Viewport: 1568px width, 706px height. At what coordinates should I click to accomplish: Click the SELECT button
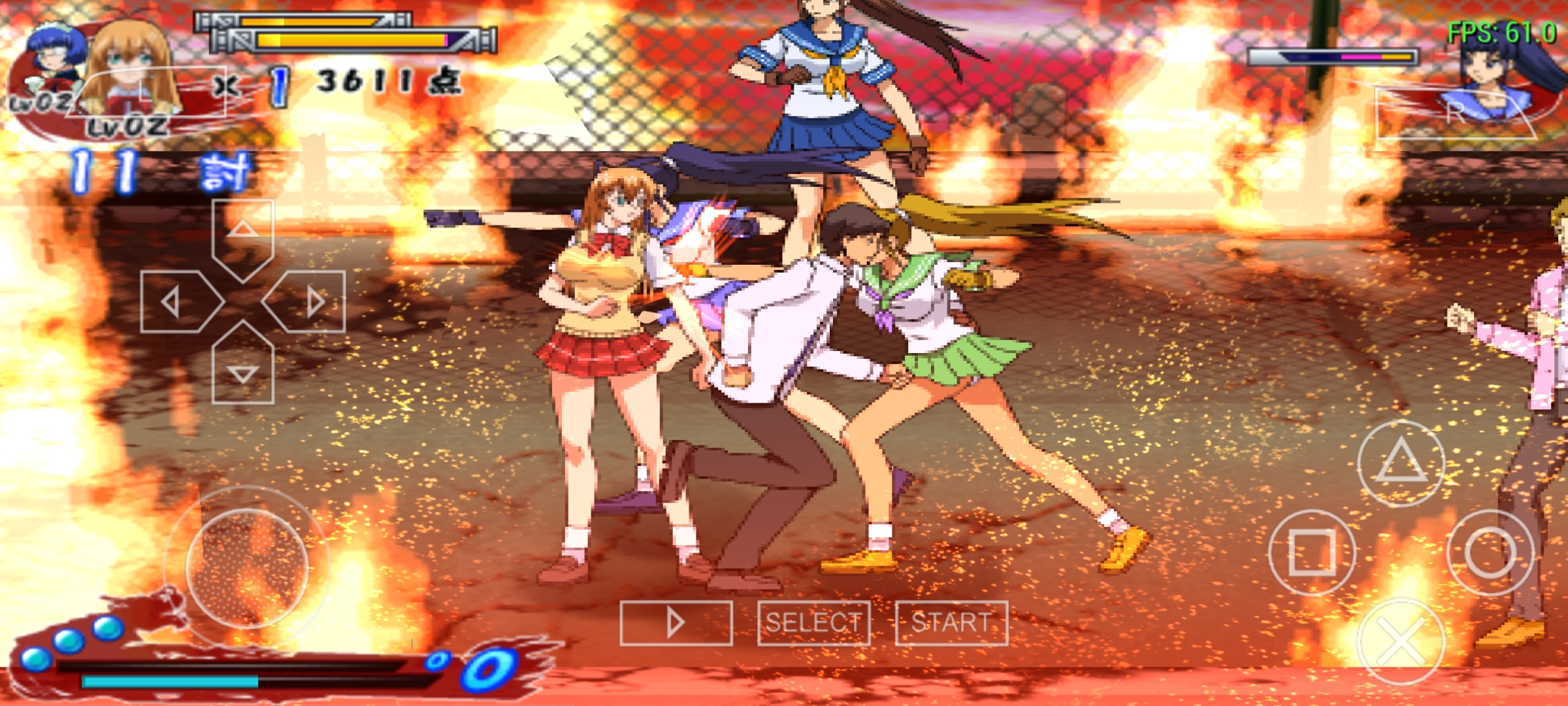(x=813, y=623)
